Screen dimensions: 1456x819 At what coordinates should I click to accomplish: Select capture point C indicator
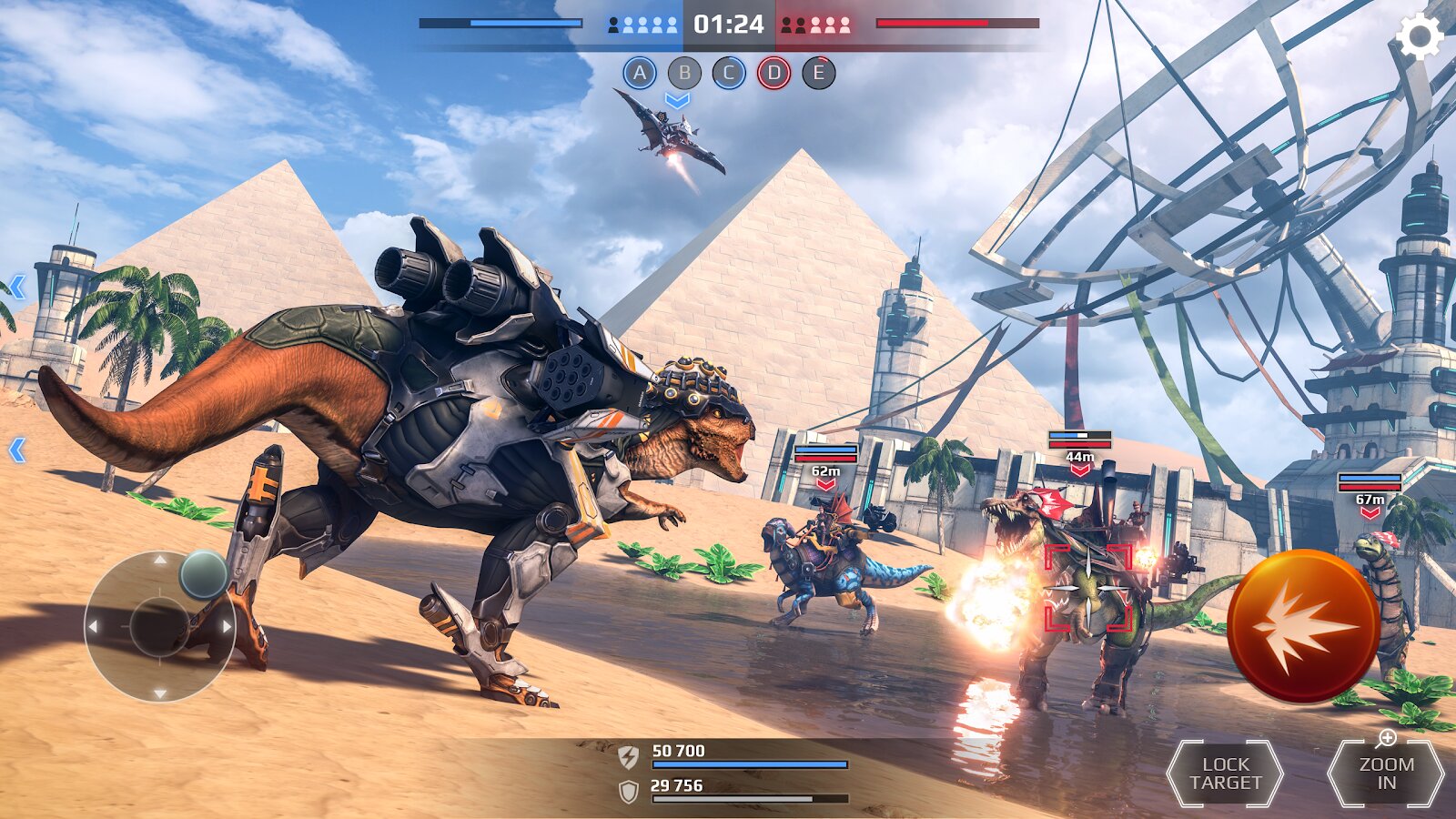click(729, 73)
